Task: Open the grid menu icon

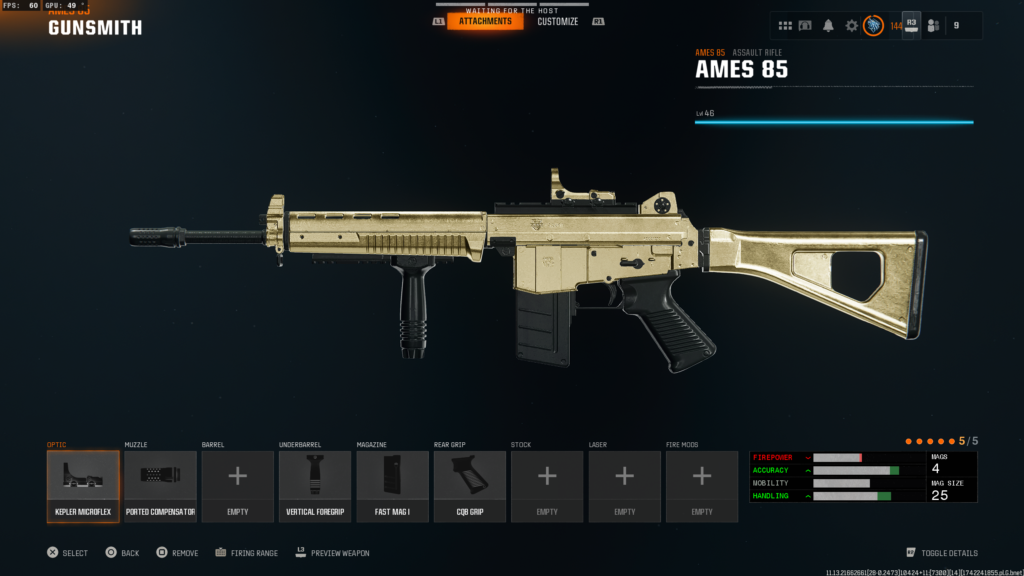Action: (786, 26)
